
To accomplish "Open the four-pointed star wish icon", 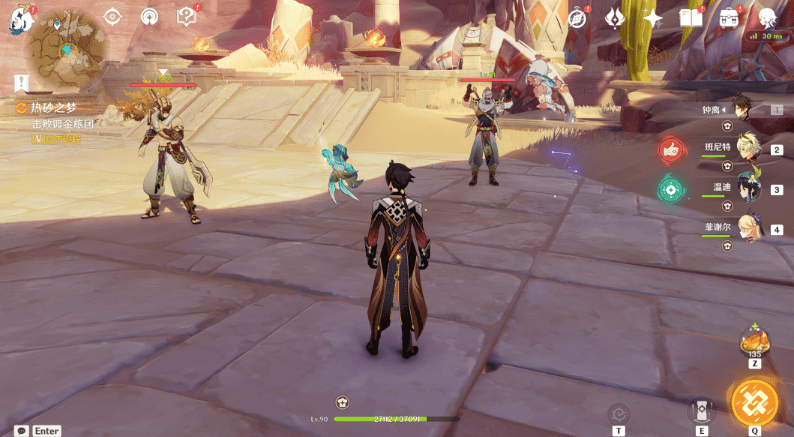I will point(653,17).
